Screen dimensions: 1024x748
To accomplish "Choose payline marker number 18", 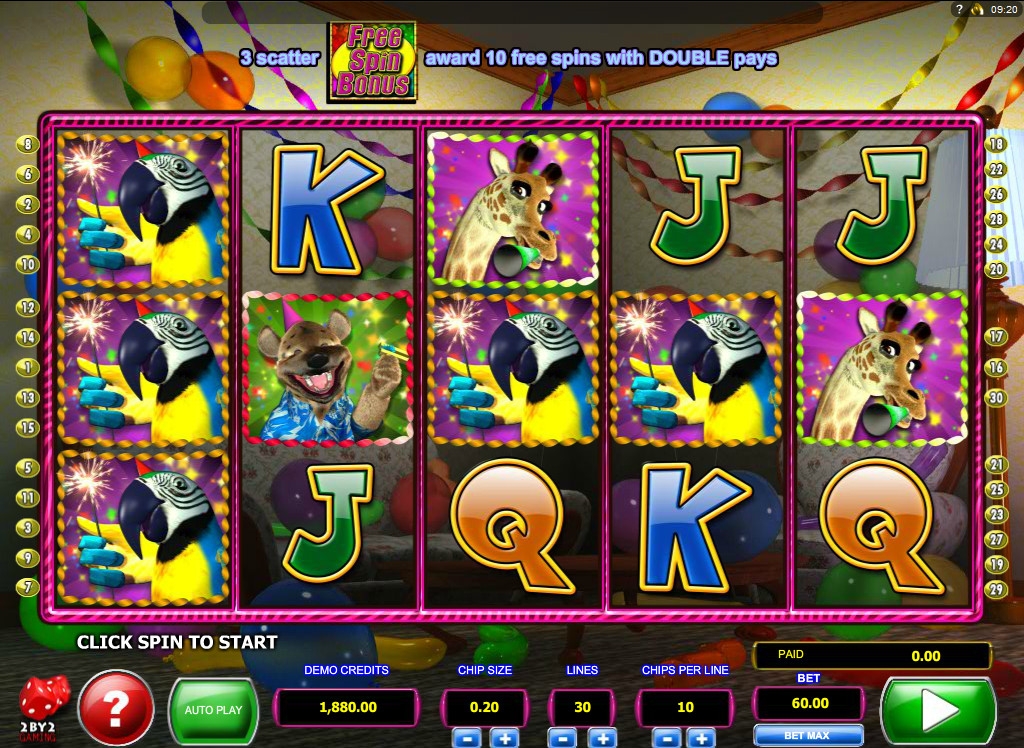I will (996, 144).
